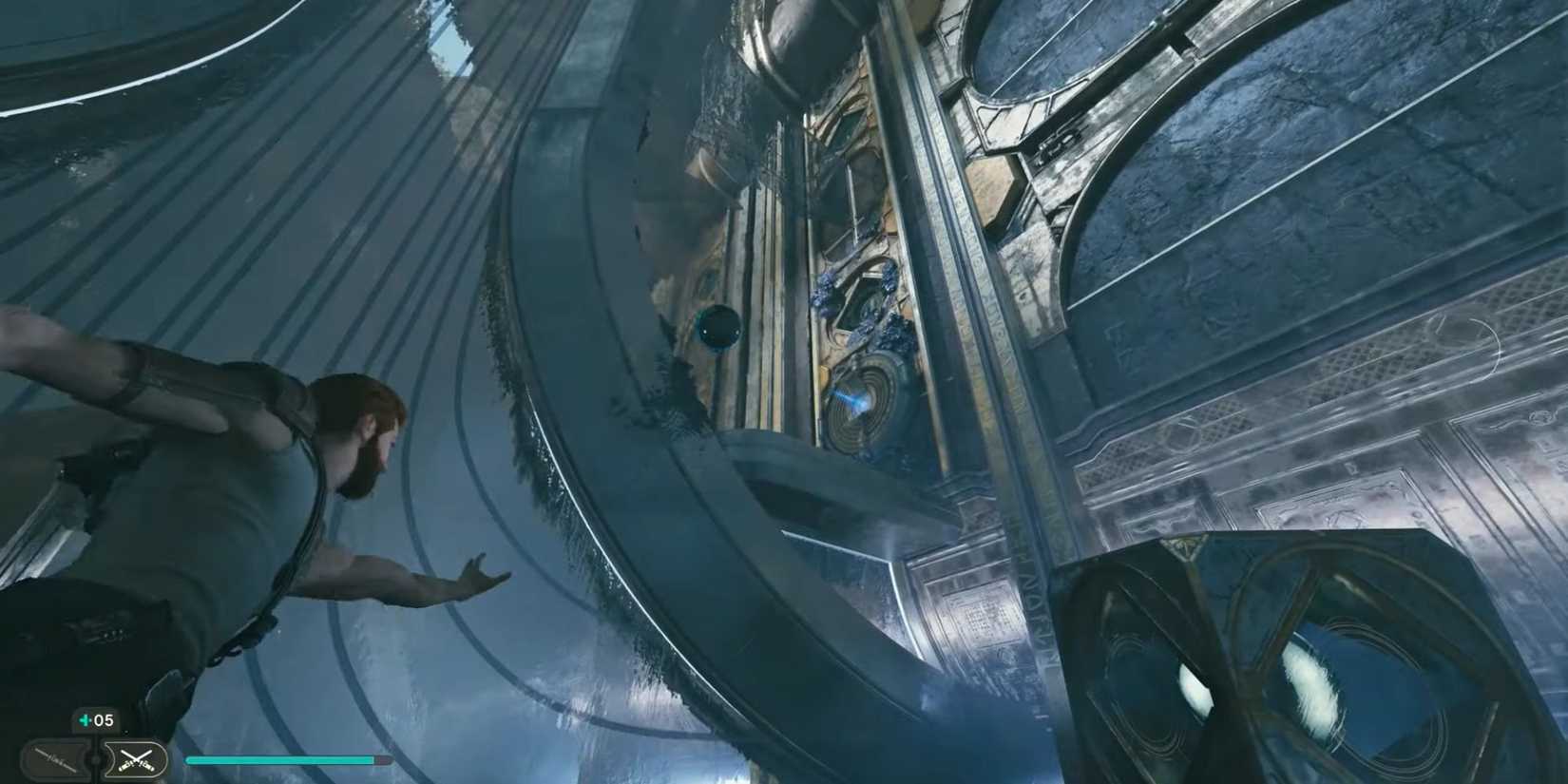Click the green plus stim icon
Screen dimensions: 1568x784
click(x=84, y=719)
